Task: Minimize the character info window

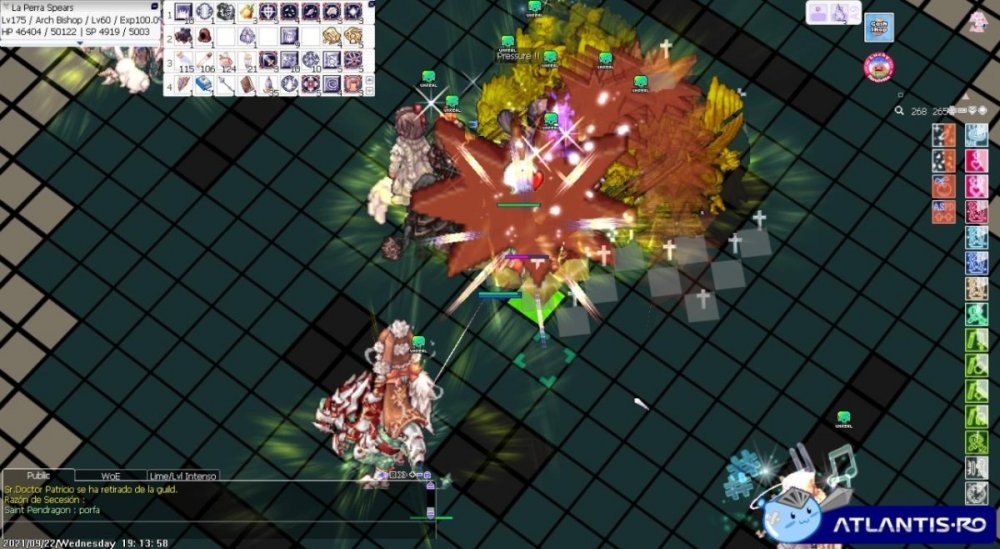Action: point(154,6)
